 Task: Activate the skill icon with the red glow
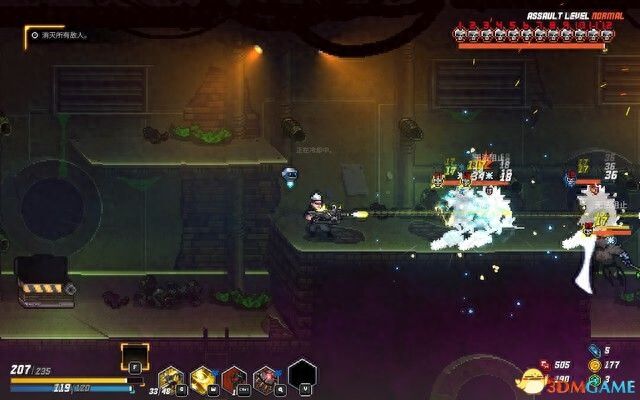coord(267,378)
